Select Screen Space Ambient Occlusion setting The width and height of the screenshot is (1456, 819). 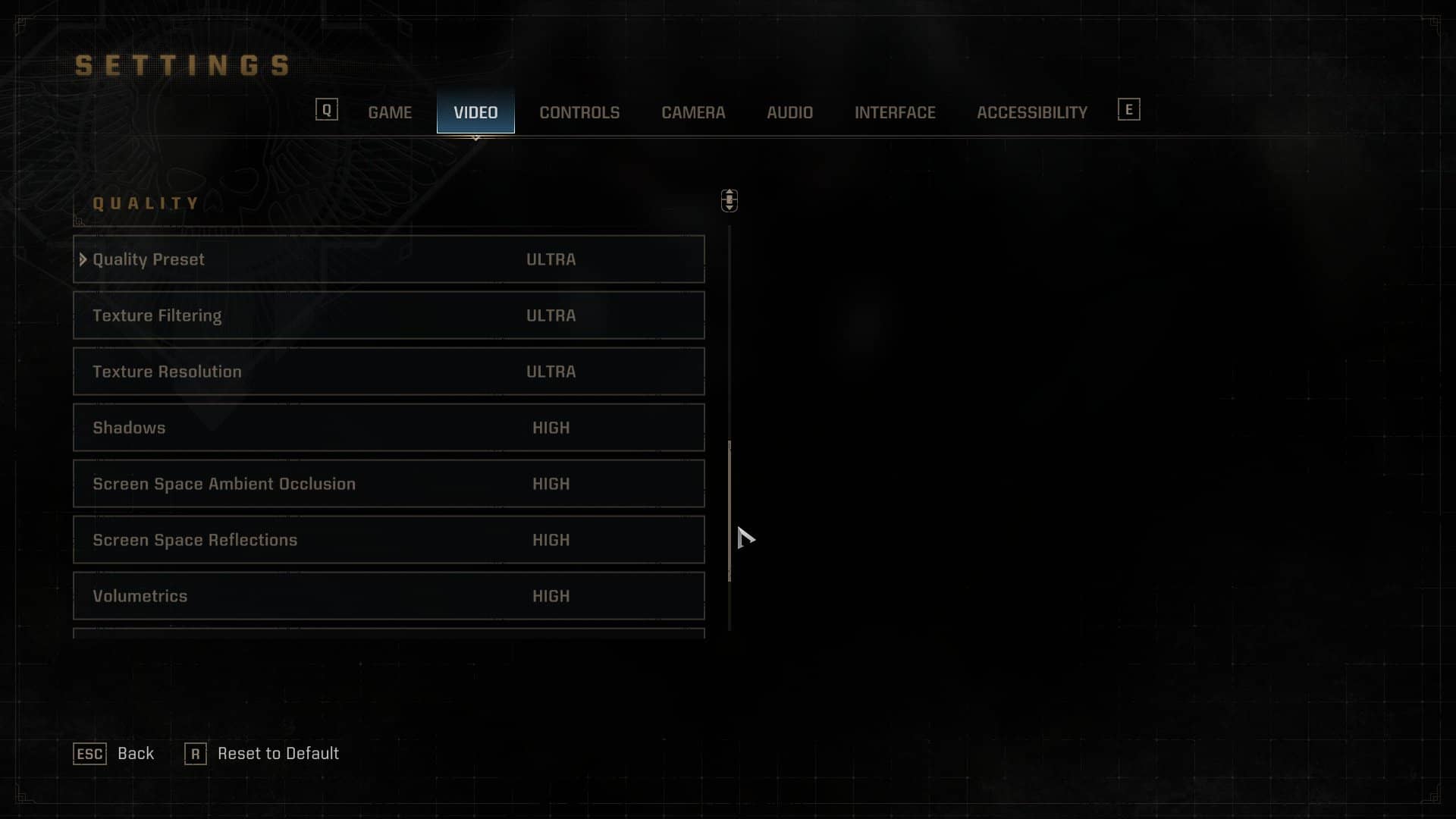[388, 484]
